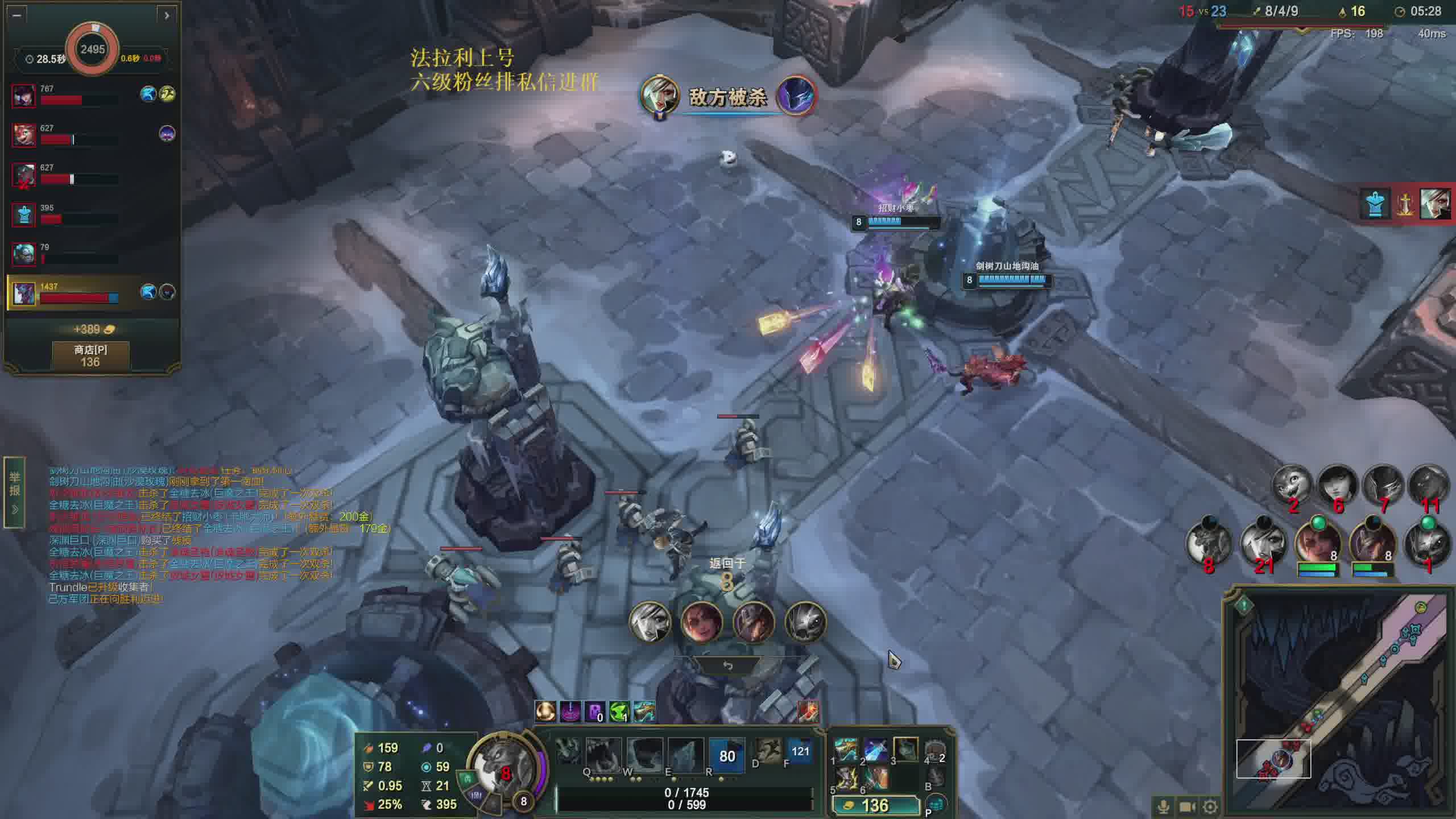The height and width of the screenshot is (819, 1456).
Task: Expand death recap with the right arrow
Action: 167,15
